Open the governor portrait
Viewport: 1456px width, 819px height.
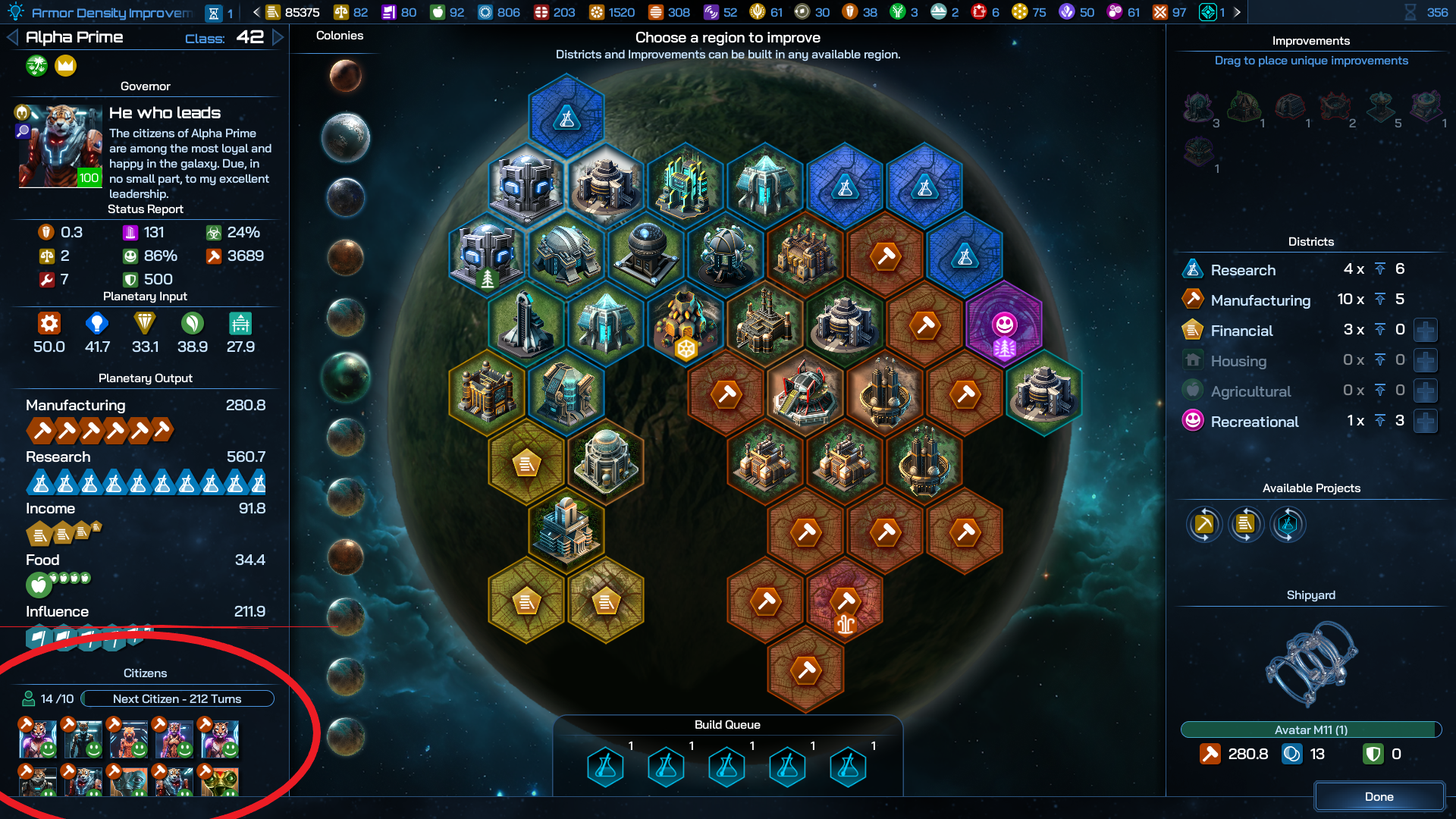tap(60, 146)
